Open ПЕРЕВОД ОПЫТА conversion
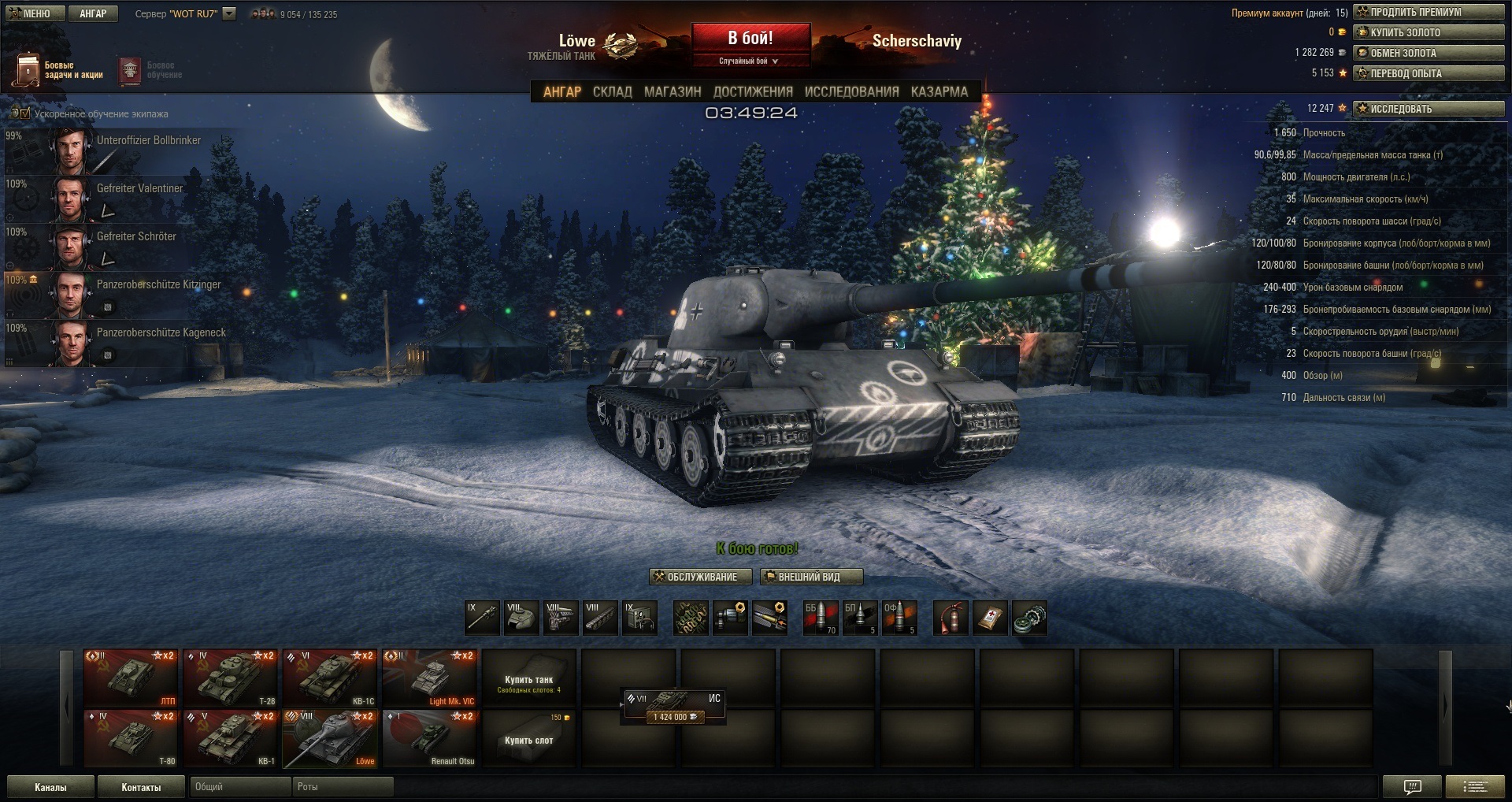This screenshot has height=802, width=1512. [x=1429, y=73]
